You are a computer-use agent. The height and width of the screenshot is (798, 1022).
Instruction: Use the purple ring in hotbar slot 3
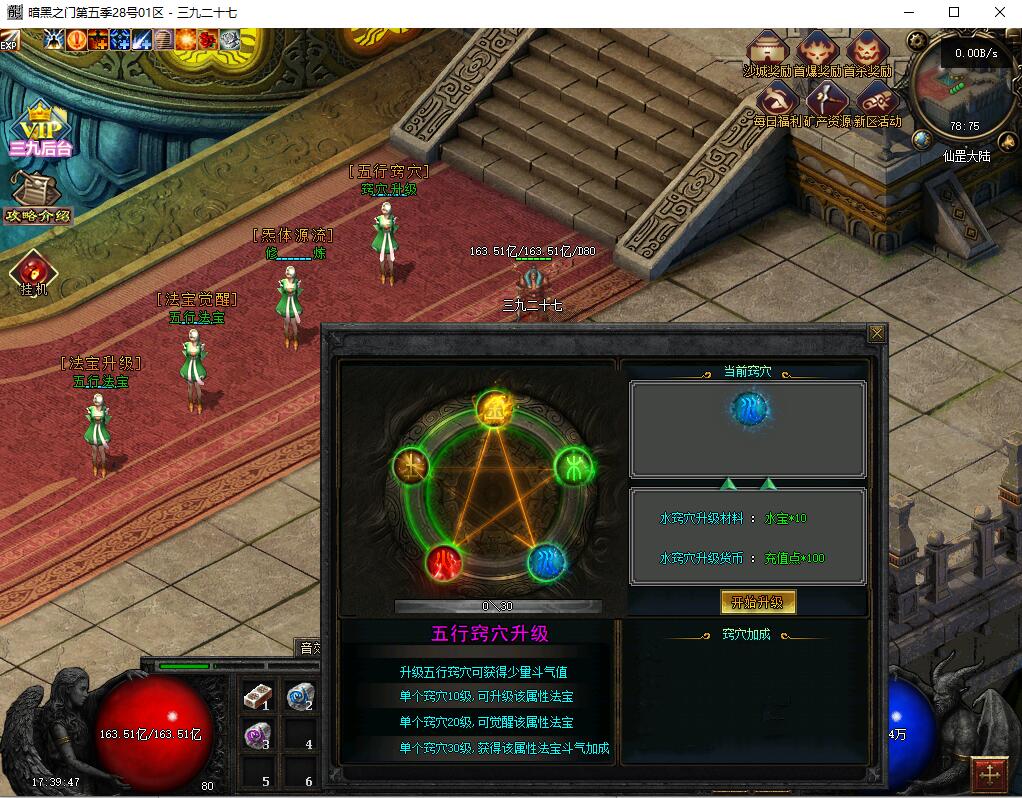[x=258, y=737]
